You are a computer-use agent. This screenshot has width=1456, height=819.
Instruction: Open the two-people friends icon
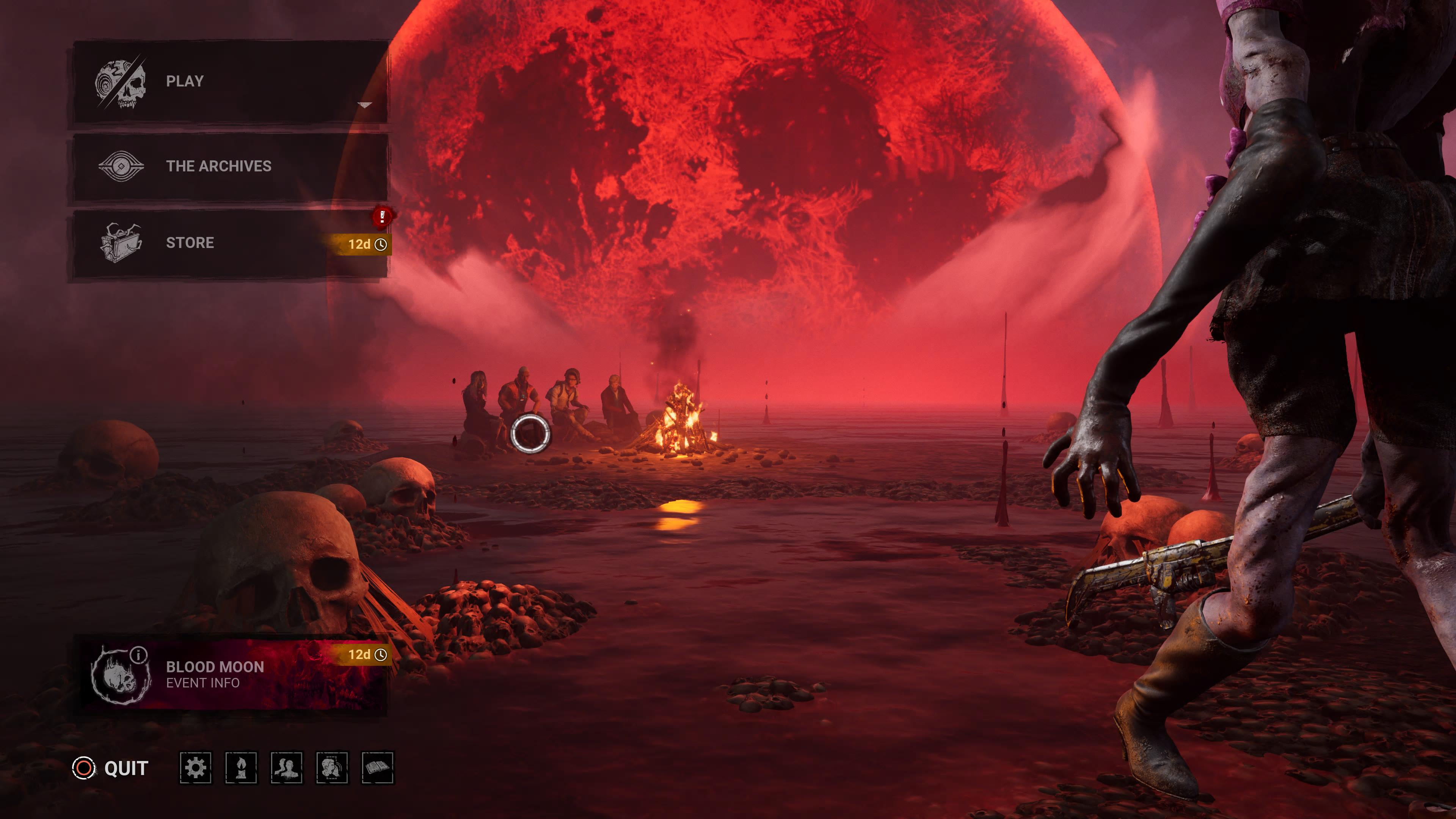coord(287,767)
